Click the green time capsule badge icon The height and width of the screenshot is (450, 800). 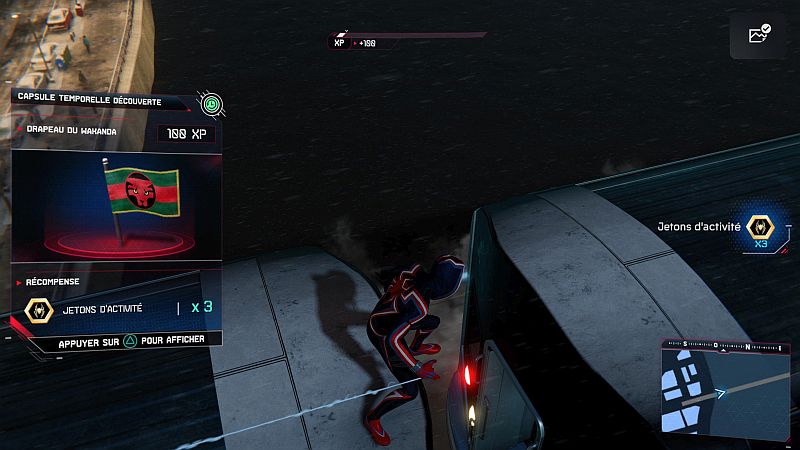tap(210, 102)
